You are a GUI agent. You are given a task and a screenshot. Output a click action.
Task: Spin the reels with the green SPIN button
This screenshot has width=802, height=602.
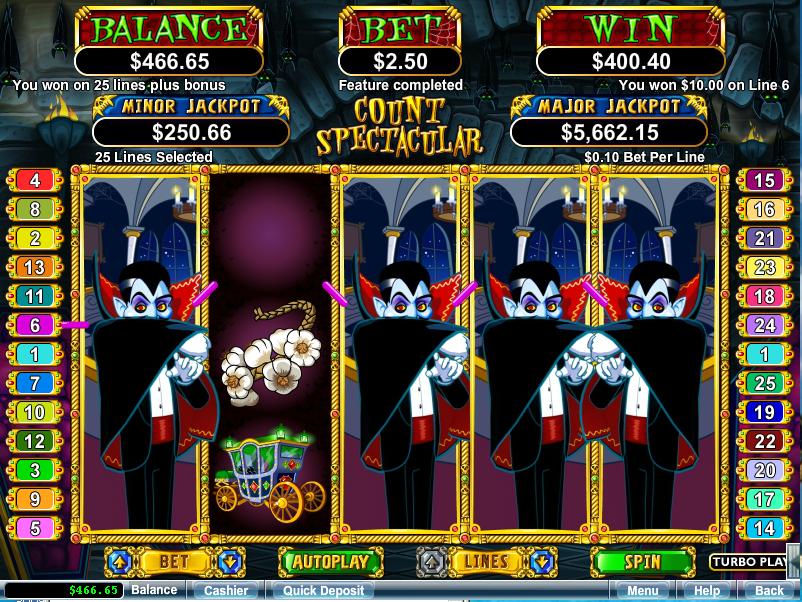(x=643, y=562)
